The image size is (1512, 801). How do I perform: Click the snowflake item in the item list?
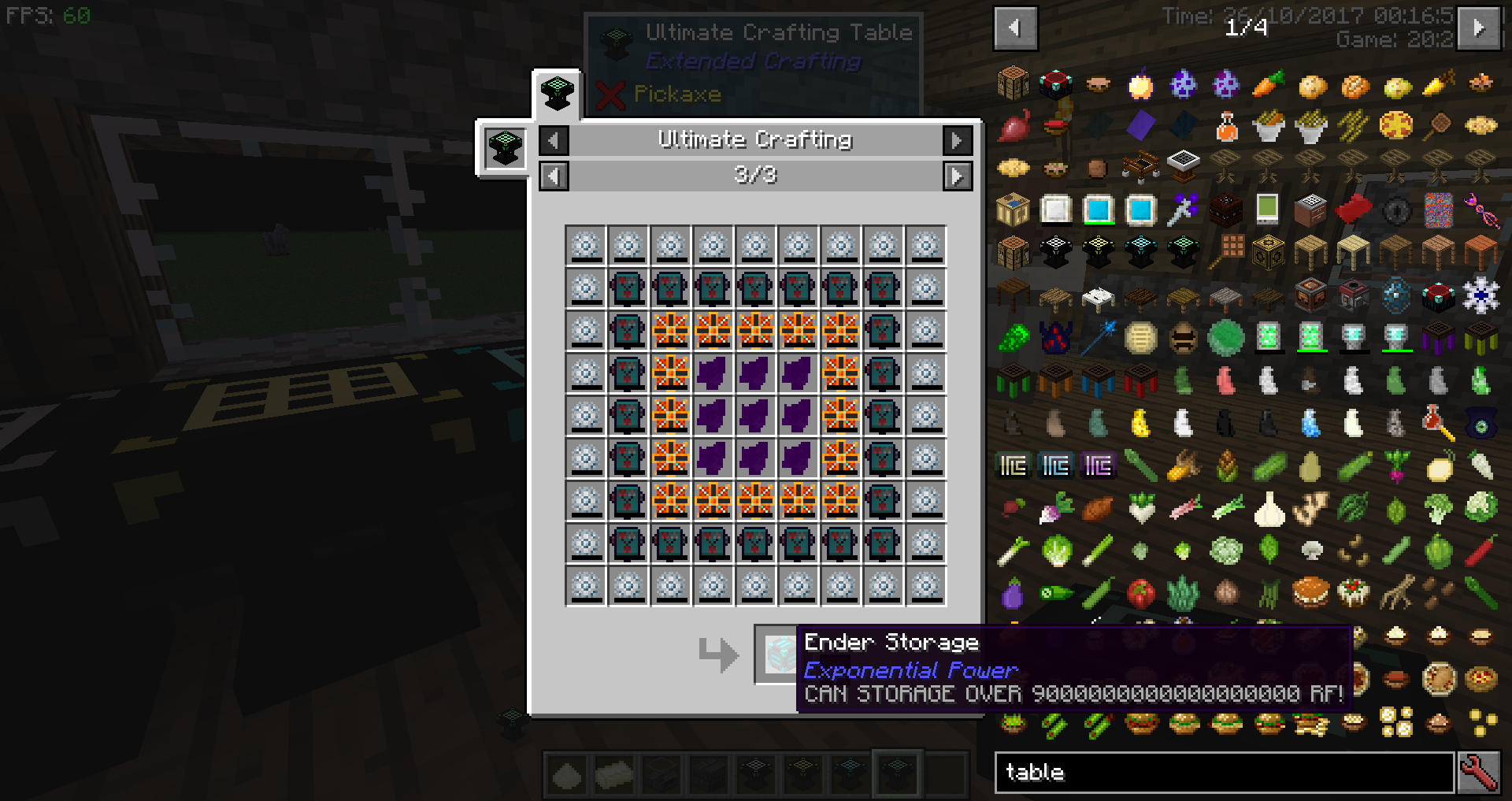(1481, 296)
